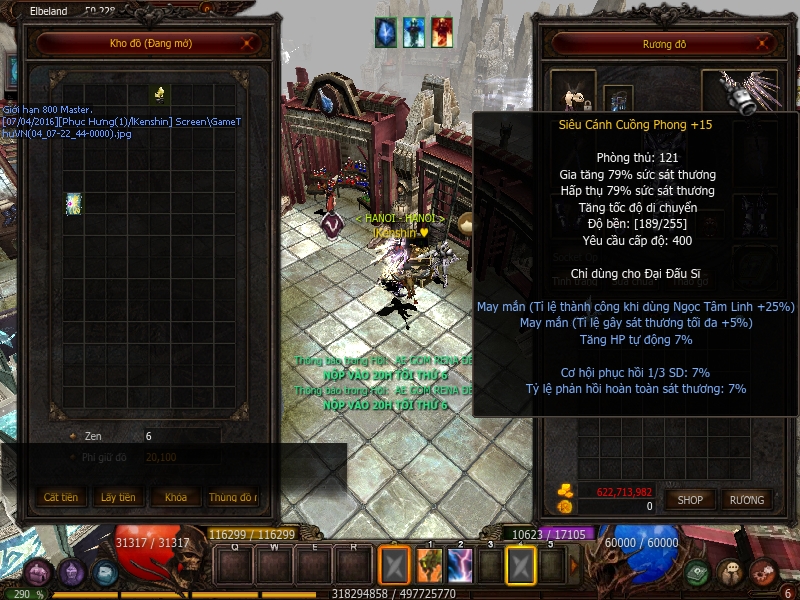Screen dimensions: 800x600
Task: Select the equipped wings slot
Action: point(740,91)
